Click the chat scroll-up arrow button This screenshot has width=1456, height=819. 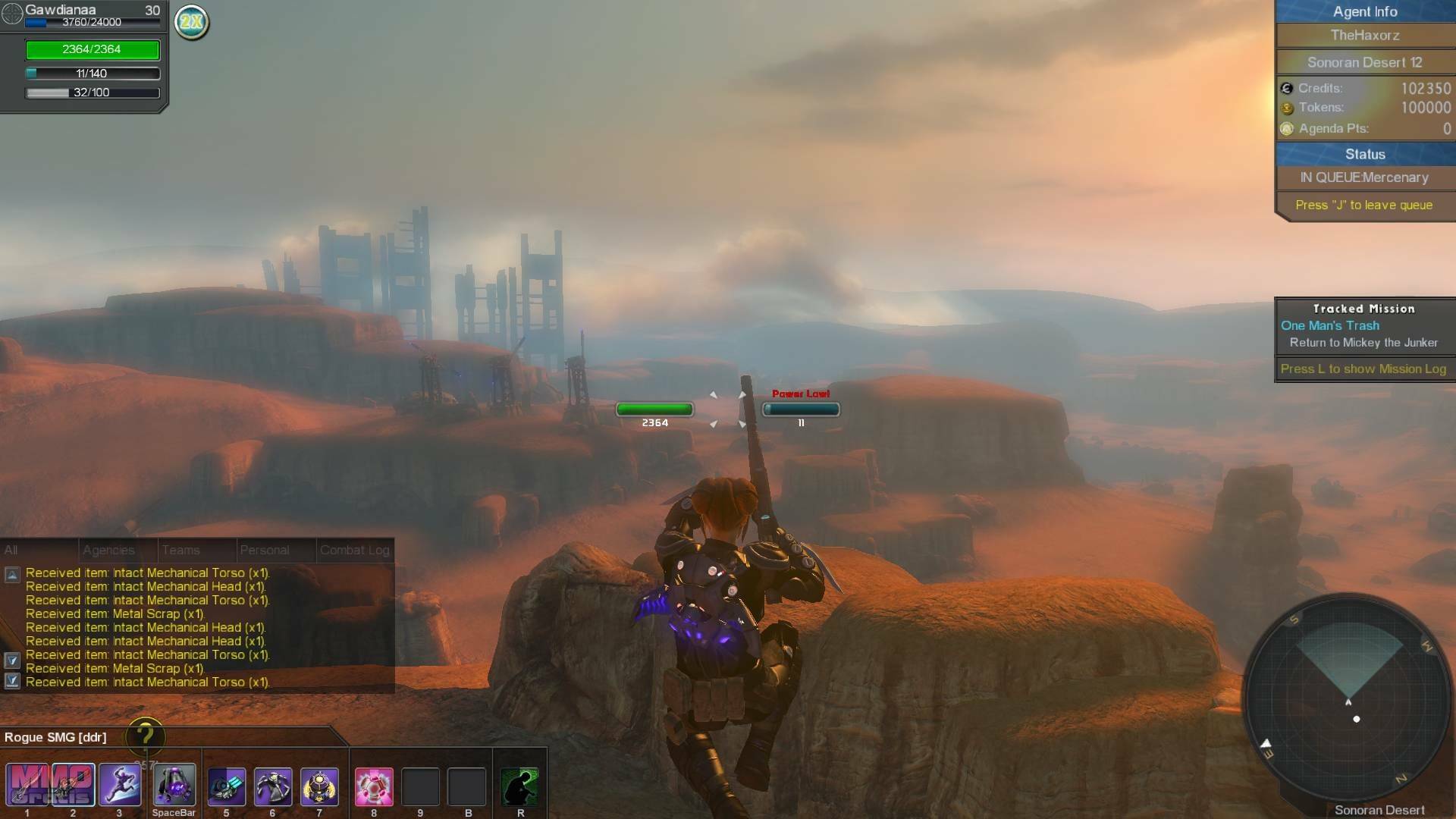12,575
